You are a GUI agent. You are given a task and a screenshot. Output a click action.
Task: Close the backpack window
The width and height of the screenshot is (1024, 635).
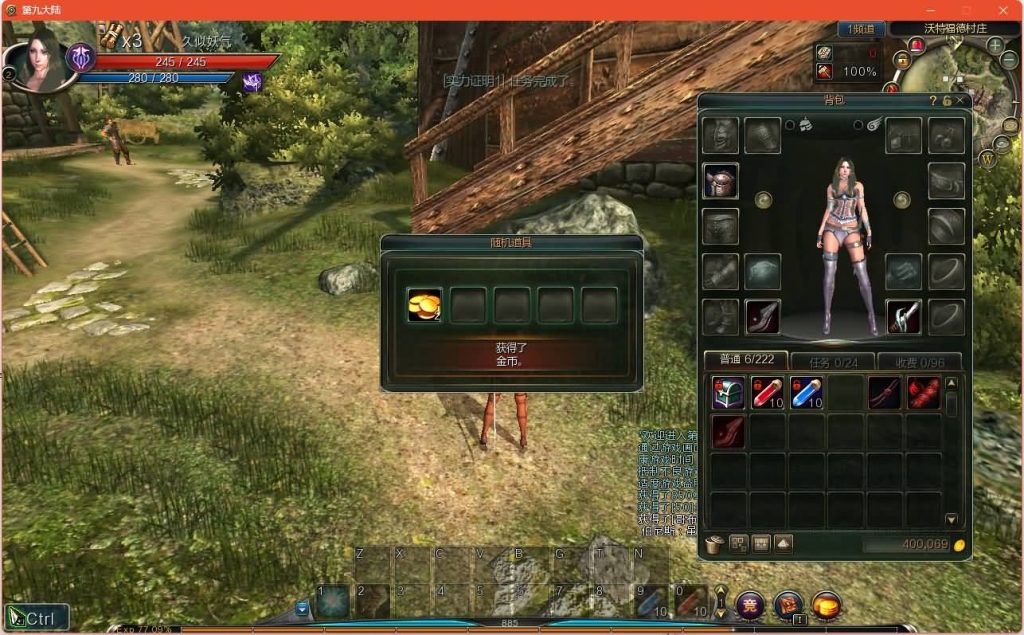pyautogui.click(x=960, y=100)
